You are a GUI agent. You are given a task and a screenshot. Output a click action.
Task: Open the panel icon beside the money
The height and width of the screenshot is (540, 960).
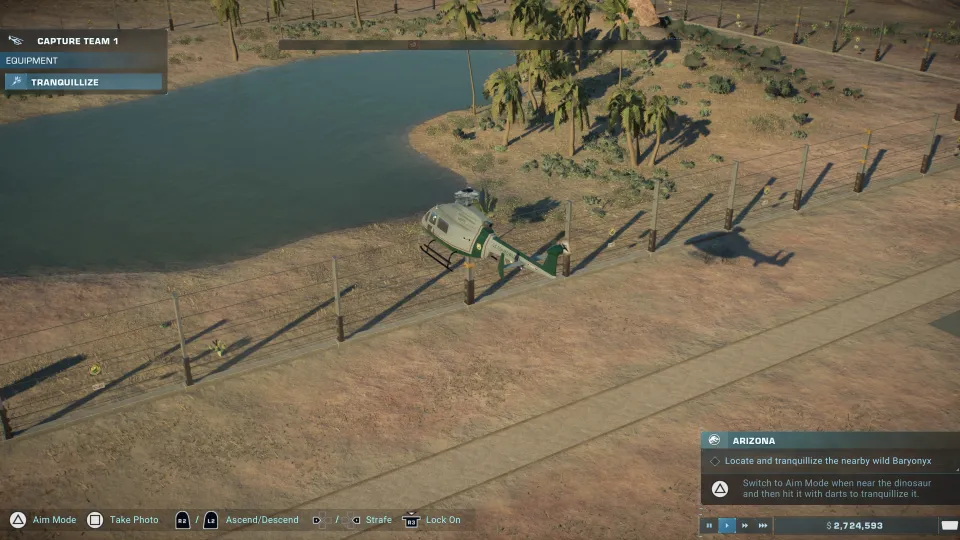coord(949,525)
